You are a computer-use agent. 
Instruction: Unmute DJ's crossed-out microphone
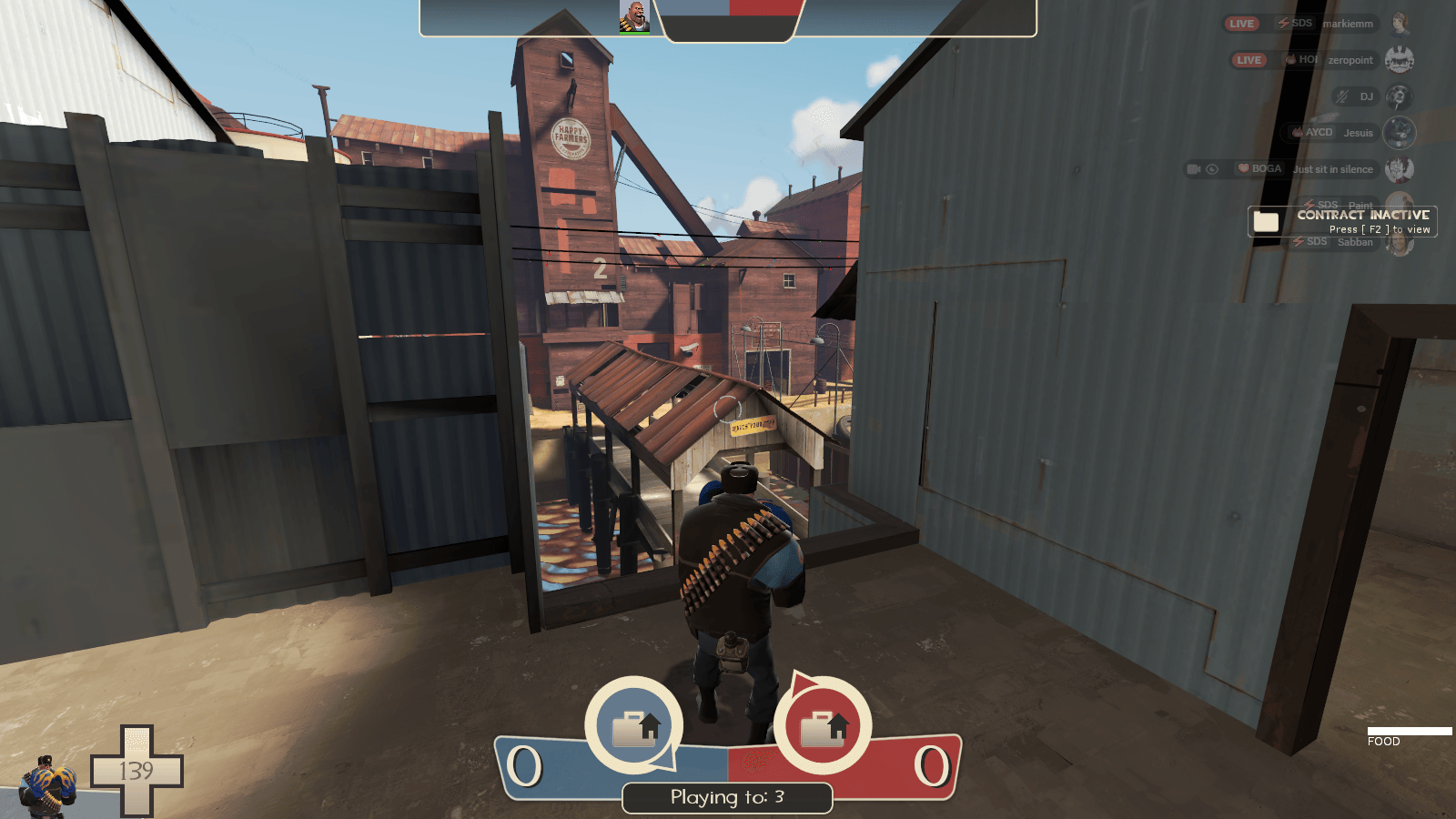pos(1340,96)
